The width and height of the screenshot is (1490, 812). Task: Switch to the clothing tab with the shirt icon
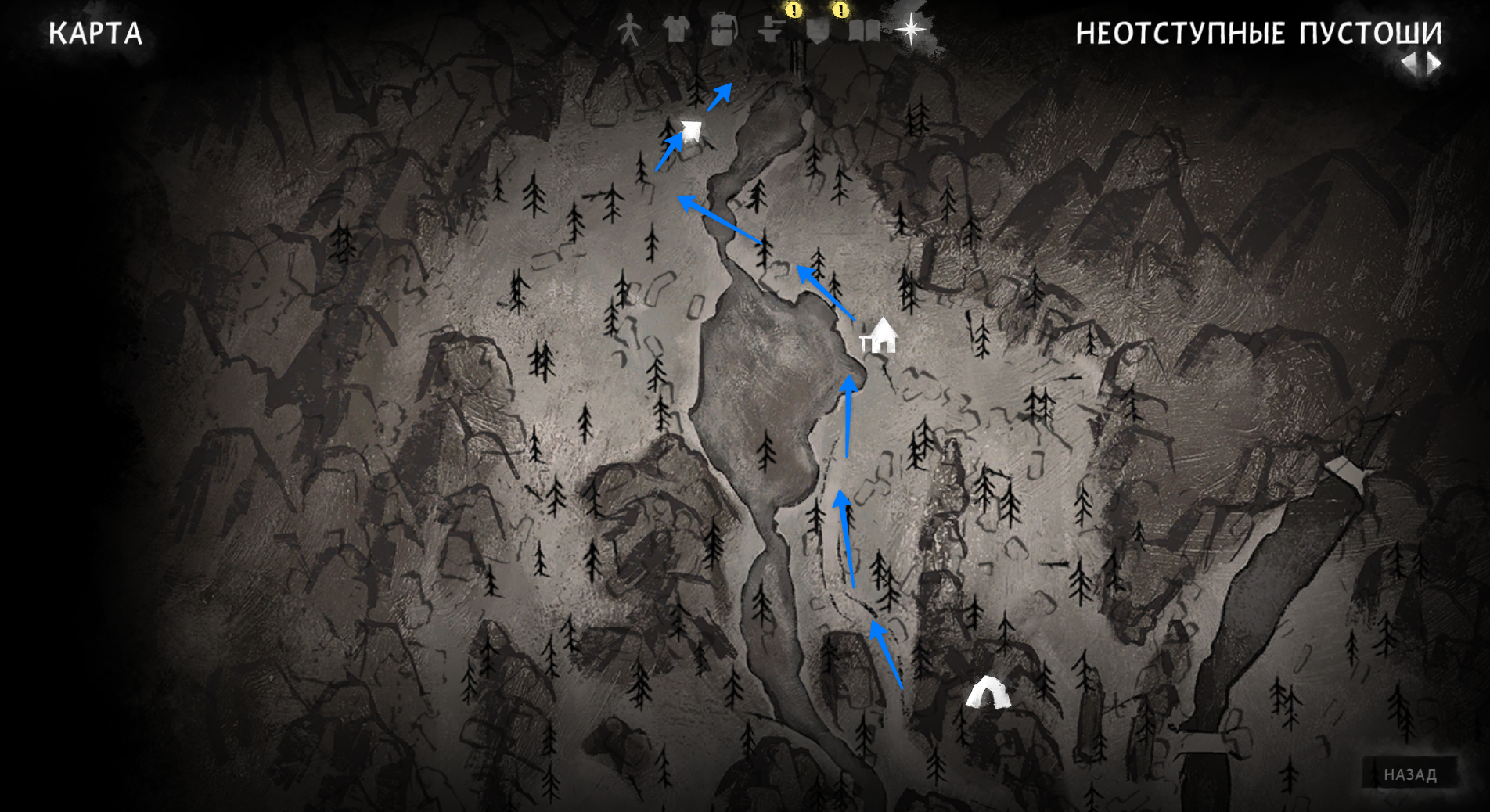point(676,31)
